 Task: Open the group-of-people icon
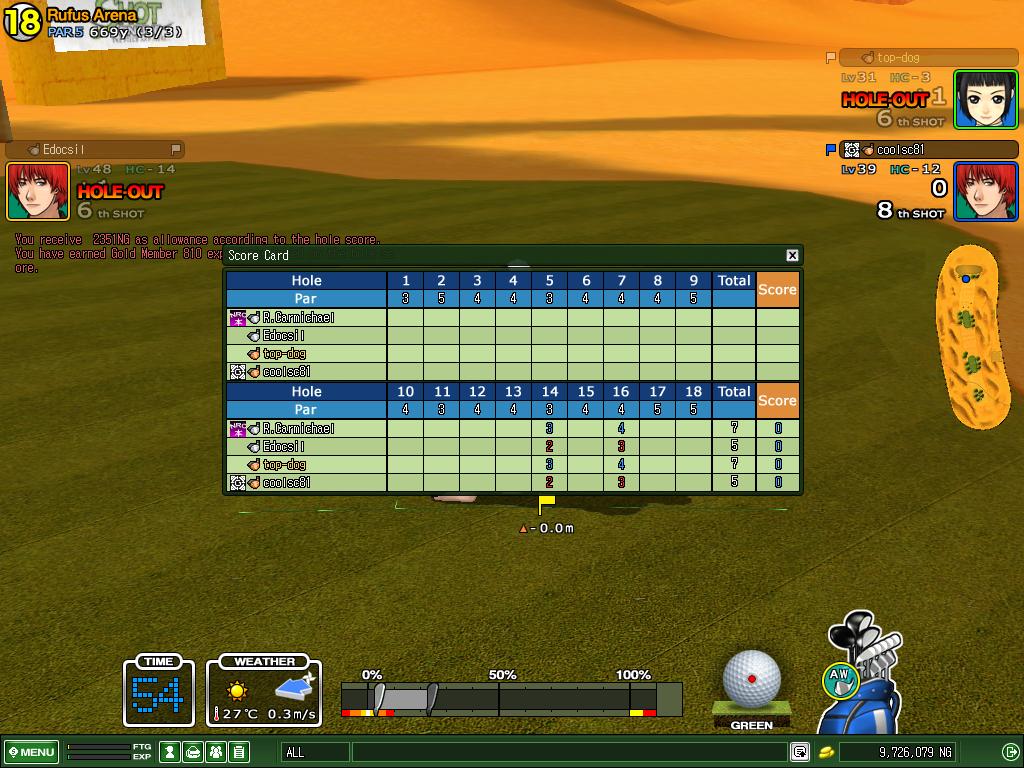click(215, 752)
